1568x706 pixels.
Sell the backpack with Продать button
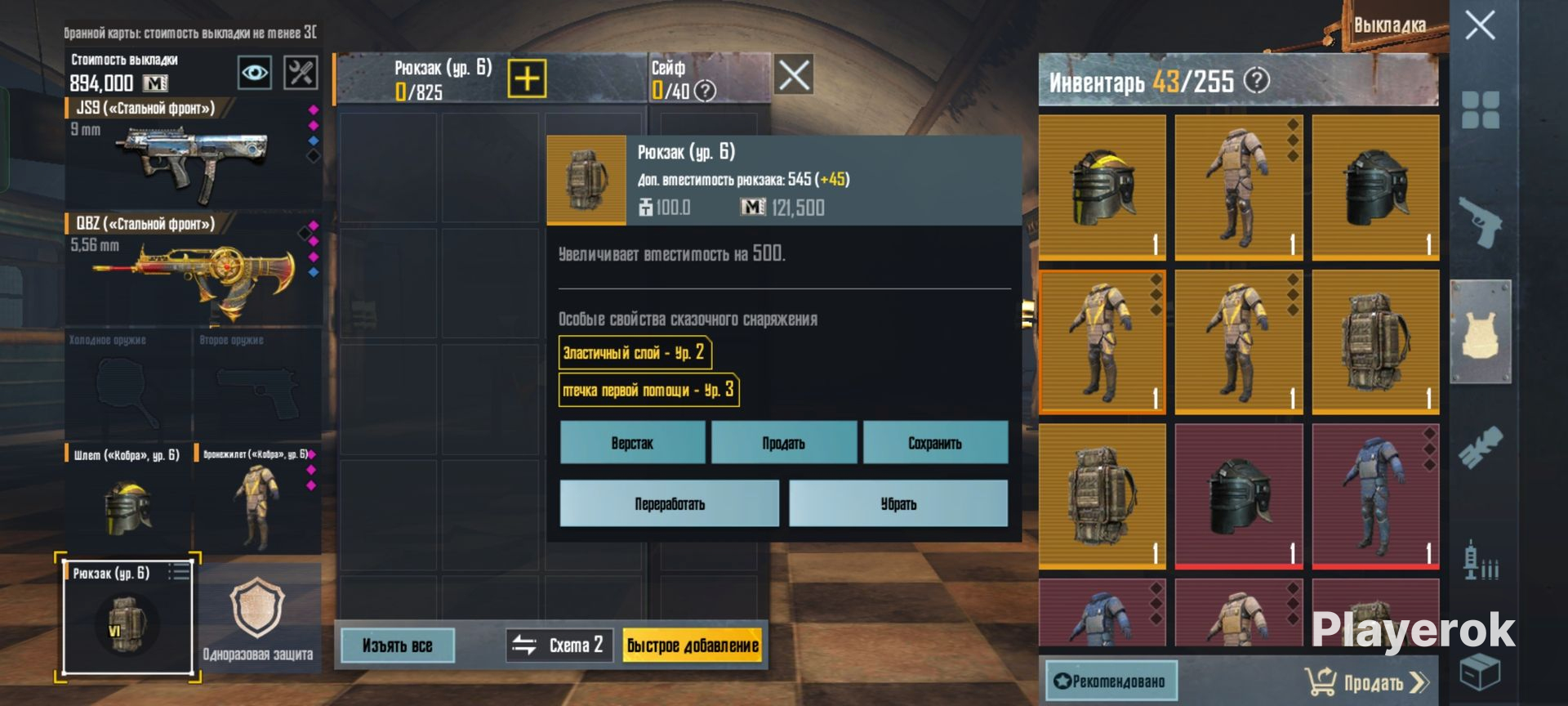(783, 443)
